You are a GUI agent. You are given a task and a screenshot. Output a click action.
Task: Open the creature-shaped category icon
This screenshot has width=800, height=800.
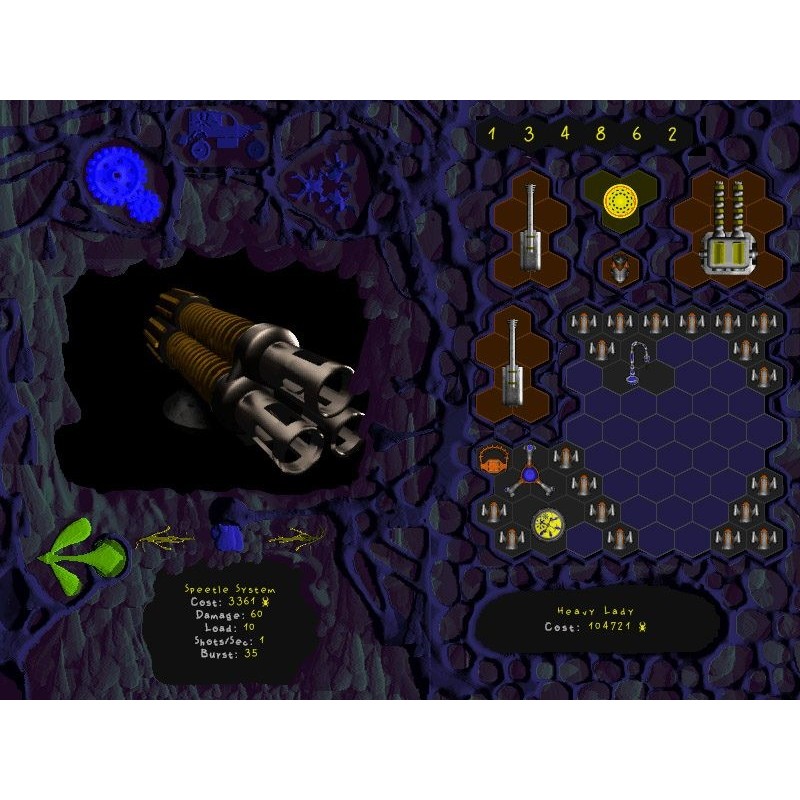click(x=321, y=185)
